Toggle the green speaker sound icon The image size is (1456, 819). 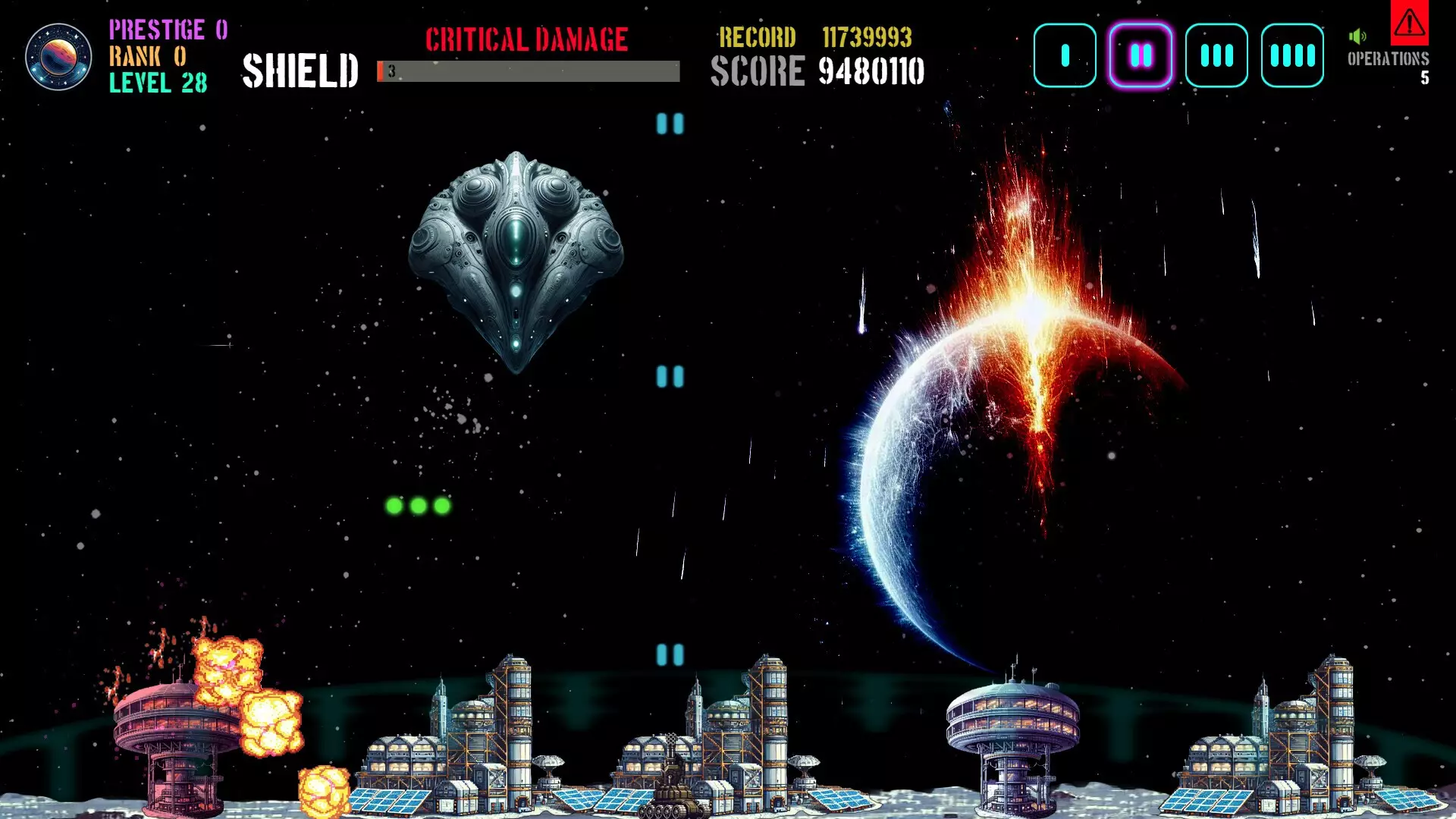pos(1357,36)
